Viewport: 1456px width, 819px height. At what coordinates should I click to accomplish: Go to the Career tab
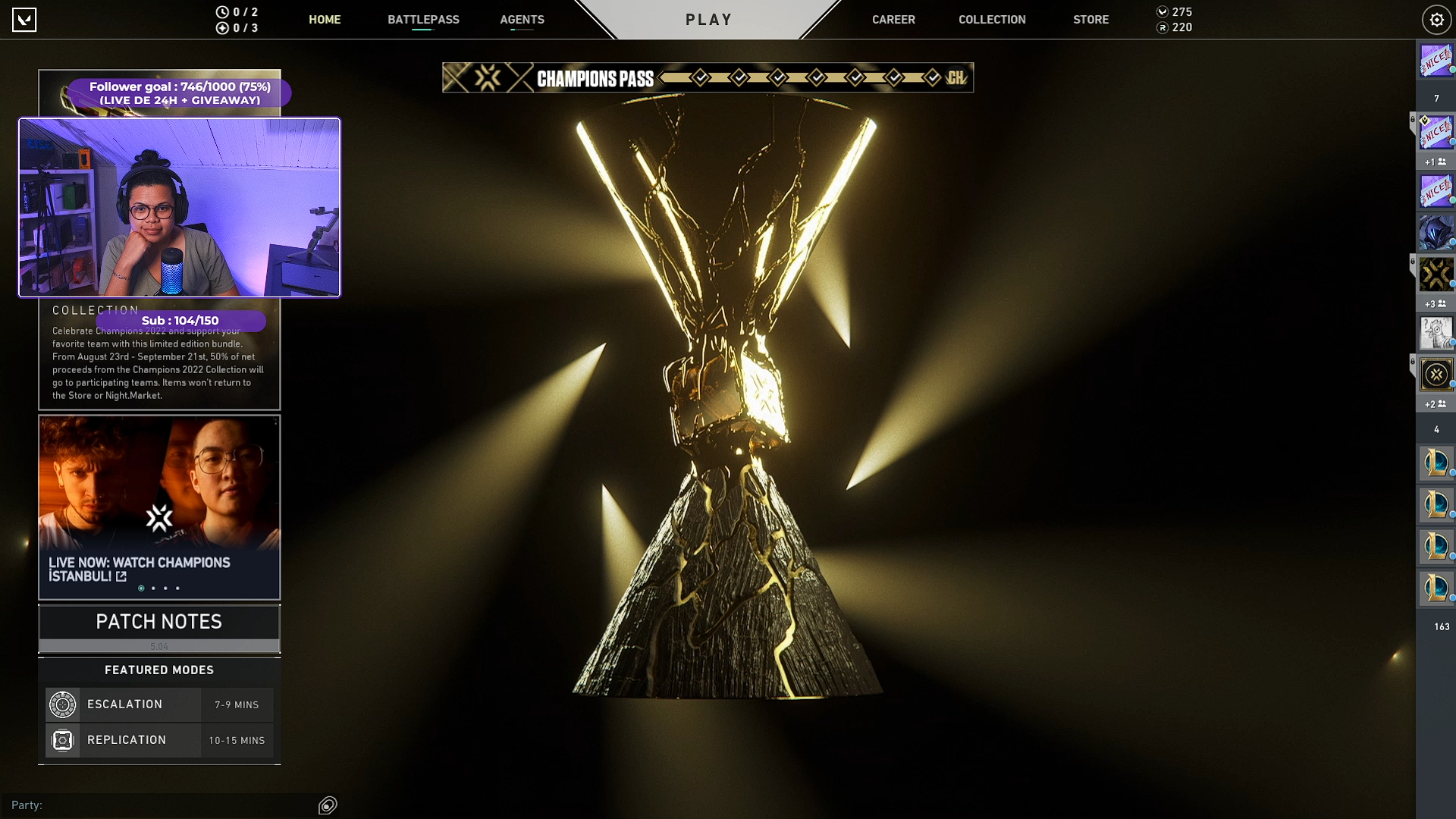point(893,20)
